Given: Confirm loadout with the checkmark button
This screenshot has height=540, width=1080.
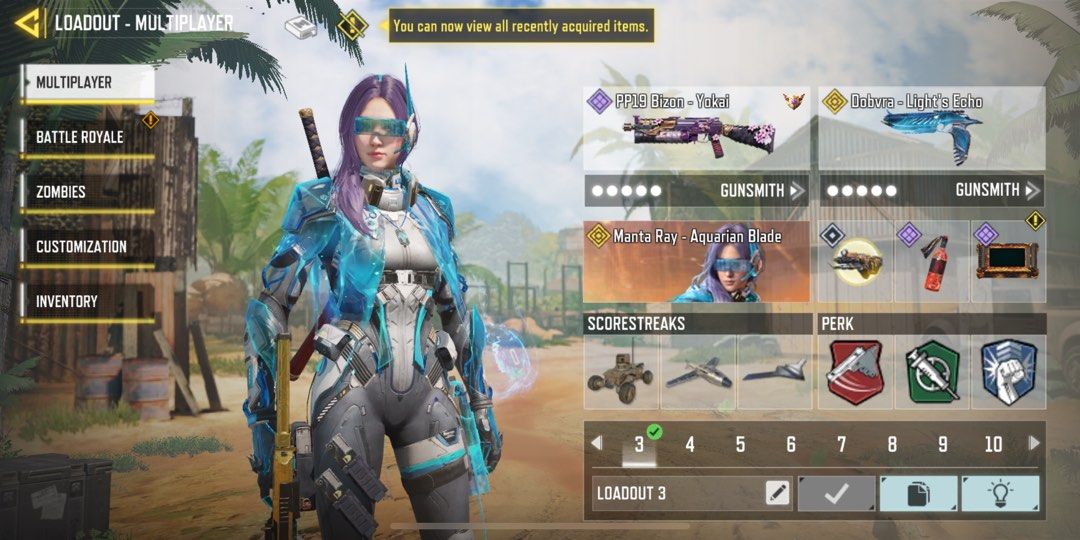Looking at the screenshot, I should [x=836, y=493].
